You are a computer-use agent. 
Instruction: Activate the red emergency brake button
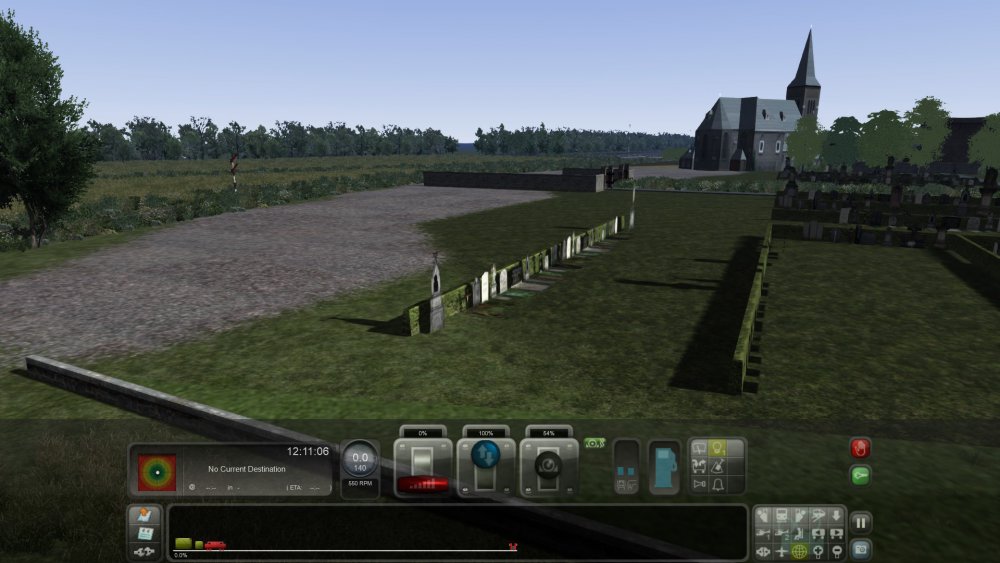pyautogui.click(x=860, y=448)
